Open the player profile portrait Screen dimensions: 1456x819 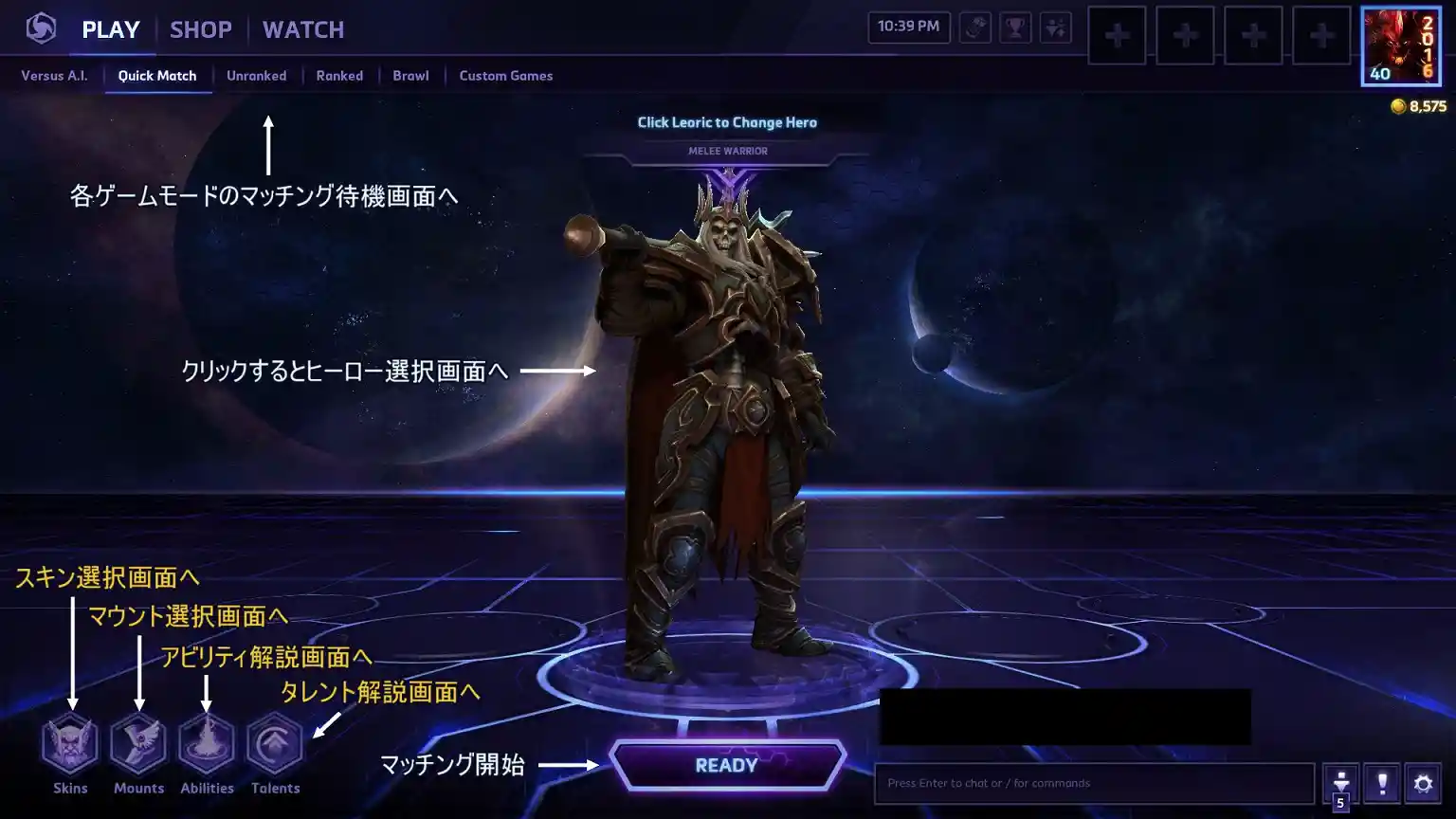1400,46
